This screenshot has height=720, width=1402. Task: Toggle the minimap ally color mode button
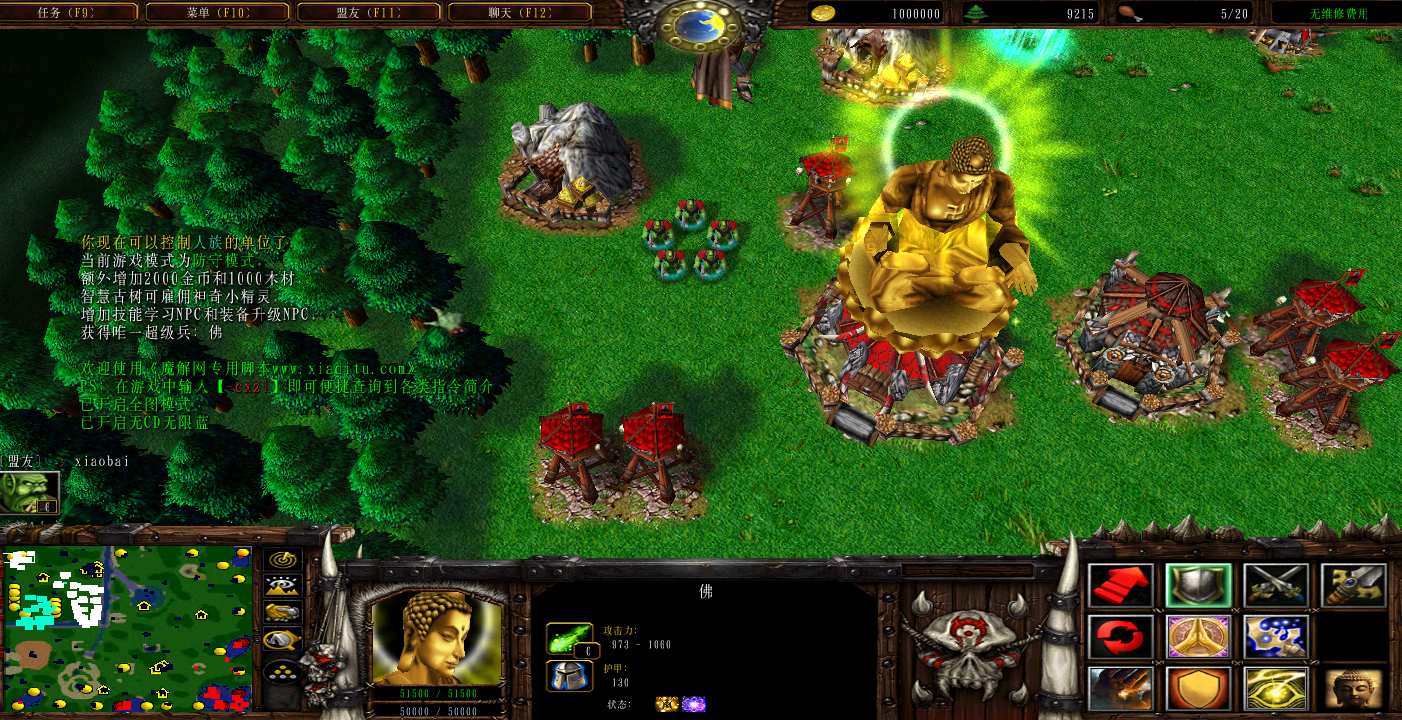click(282, 613)
